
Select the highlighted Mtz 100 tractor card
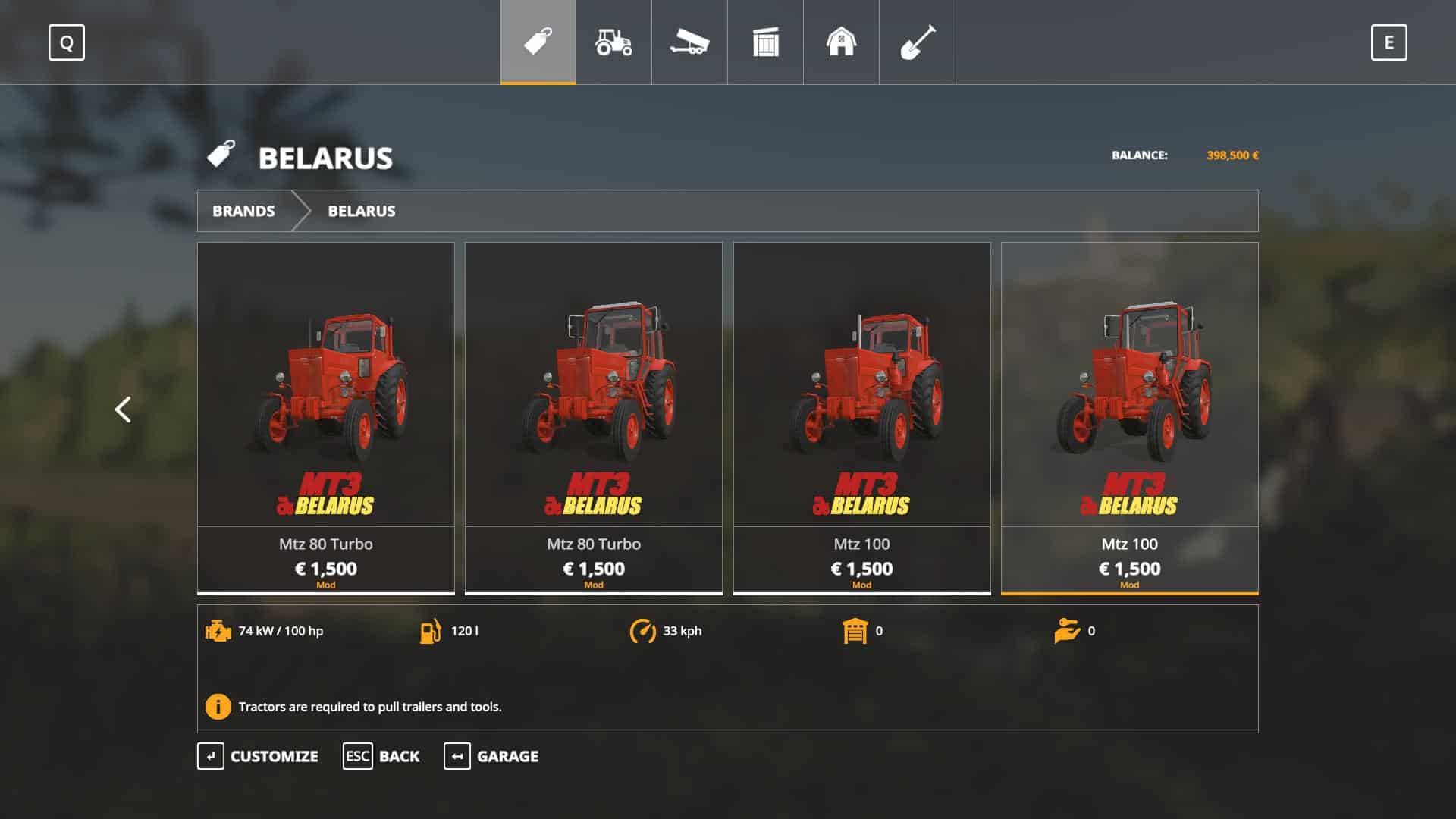pyautogui.click(x=1129, y=417)
